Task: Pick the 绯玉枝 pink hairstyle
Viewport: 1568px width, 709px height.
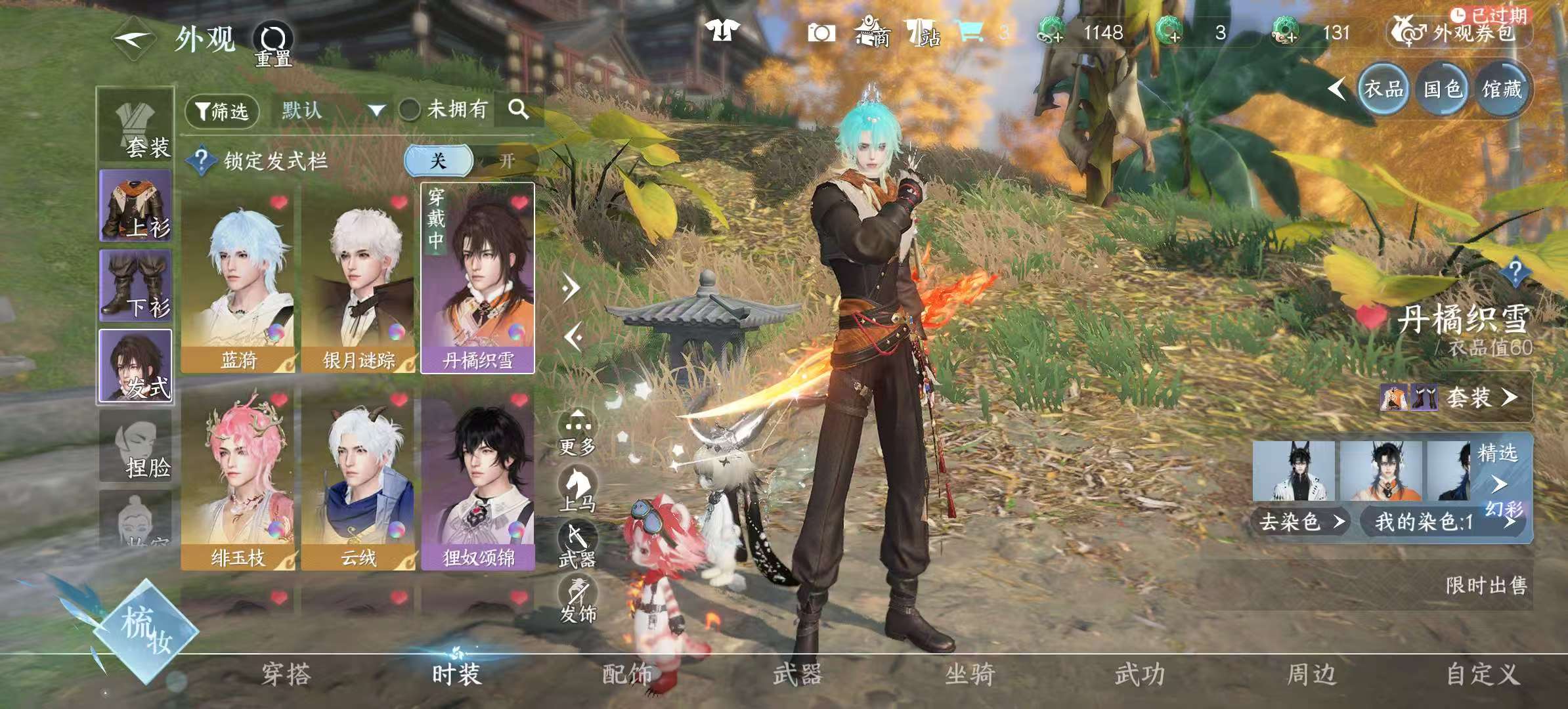Action: point(238,479)
